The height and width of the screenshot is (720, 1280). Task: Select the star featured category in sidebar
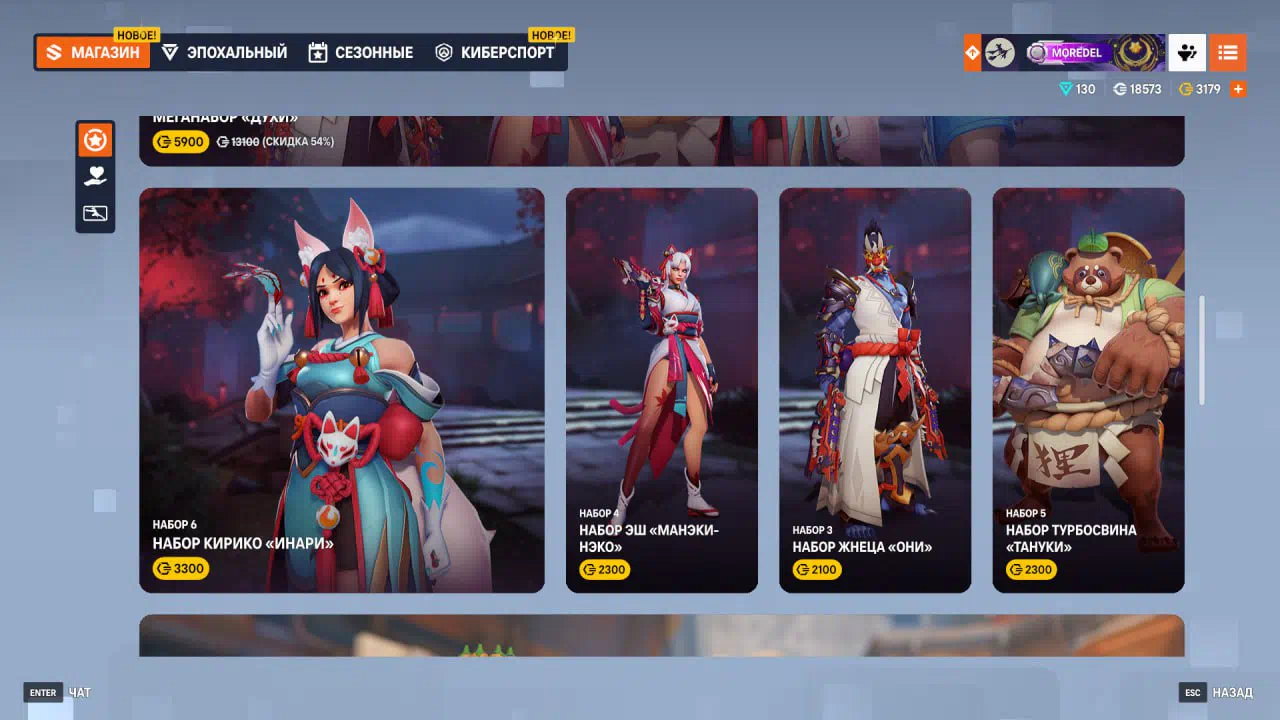(95, 141)
